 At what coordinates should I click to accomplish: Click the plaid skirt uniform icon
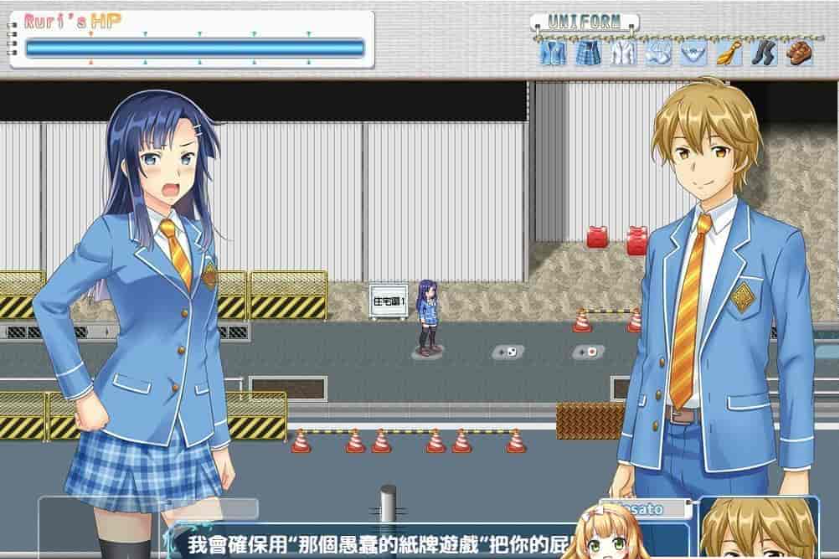click(x=587, y=52)
